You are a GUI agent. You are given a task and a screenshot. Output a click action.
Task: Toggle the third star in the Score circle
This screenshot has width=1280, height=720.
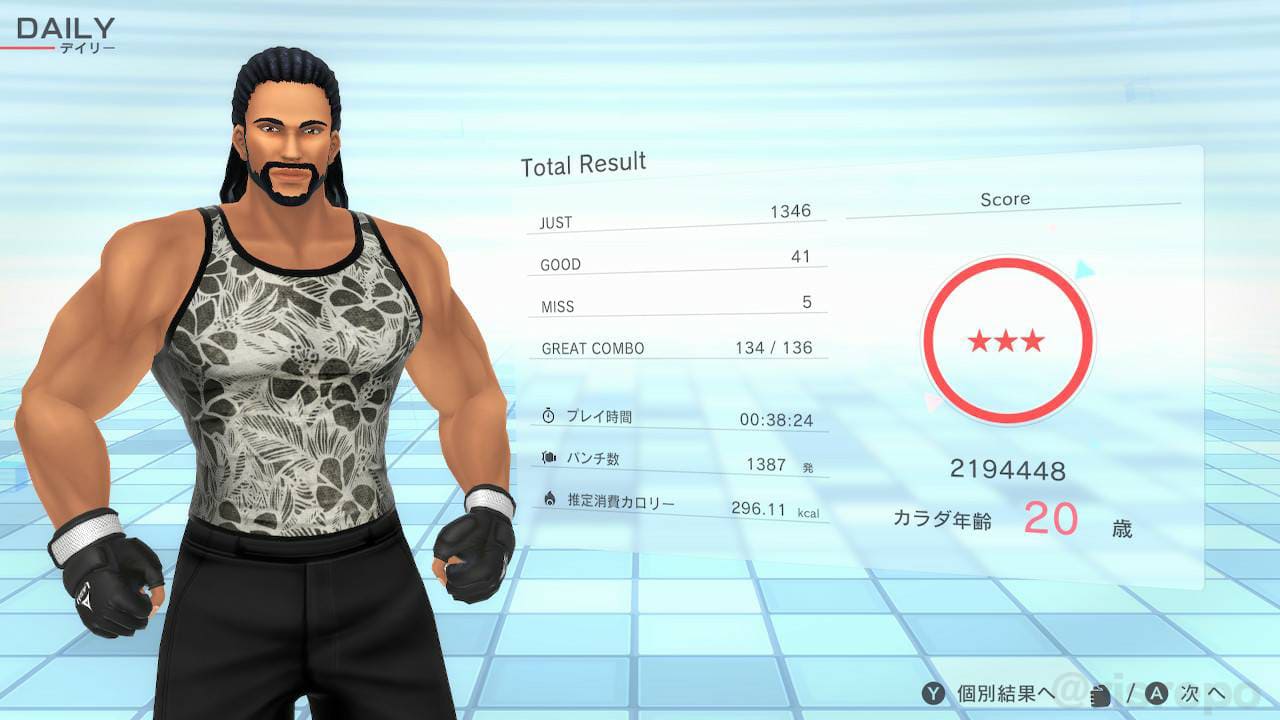pos(1031,340)
